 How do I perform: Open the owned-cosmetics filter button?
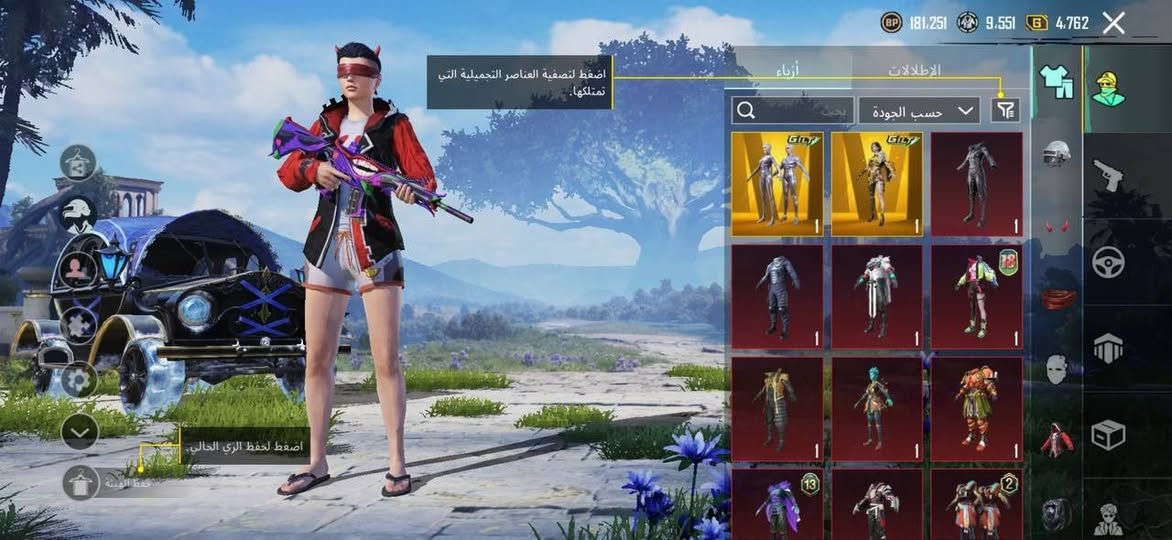(x=1005, y=110)
